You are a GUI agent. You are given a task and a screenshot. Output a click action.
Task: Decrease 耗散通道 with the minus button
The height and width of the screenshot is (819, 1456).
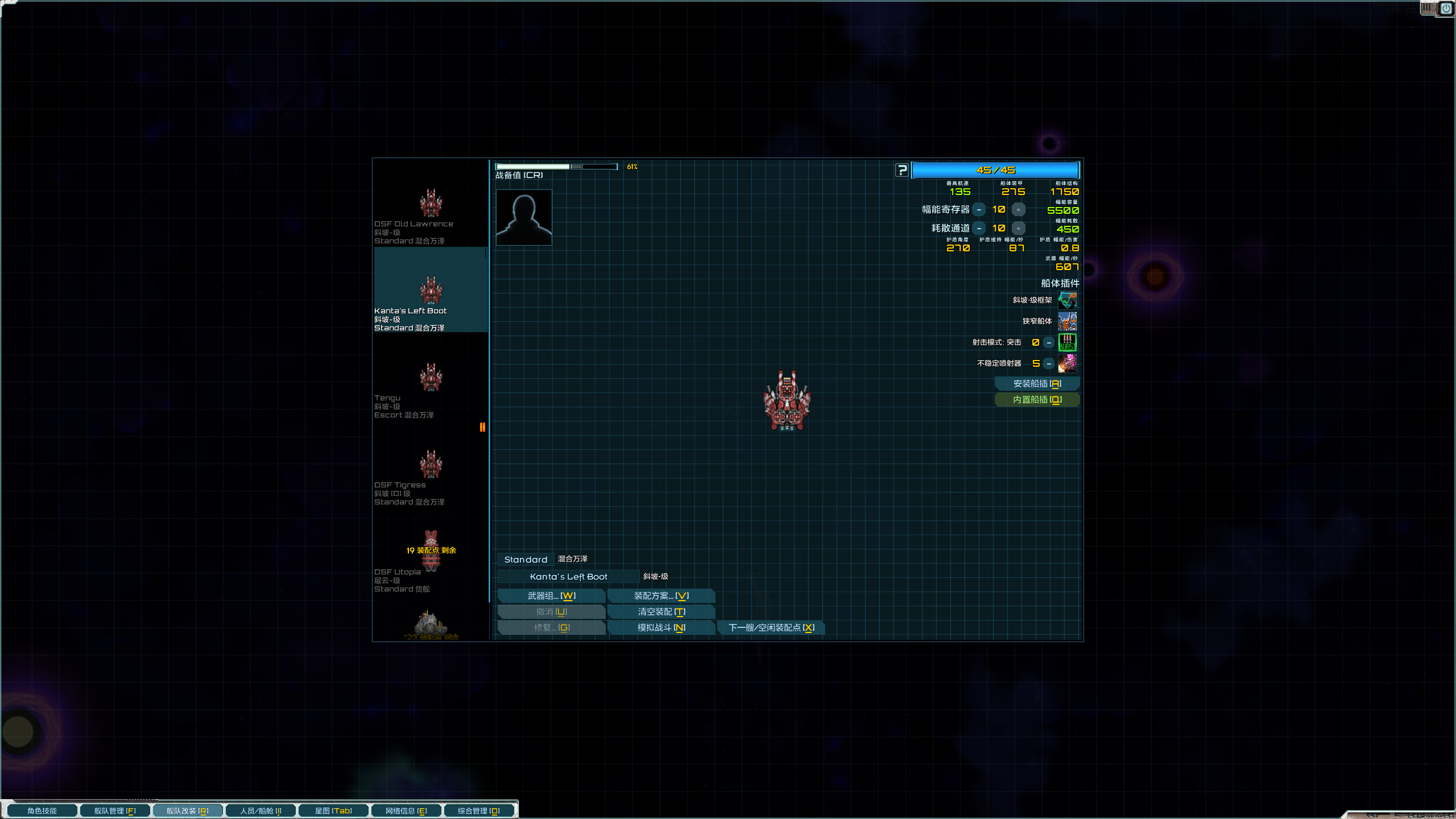[979, 228]
